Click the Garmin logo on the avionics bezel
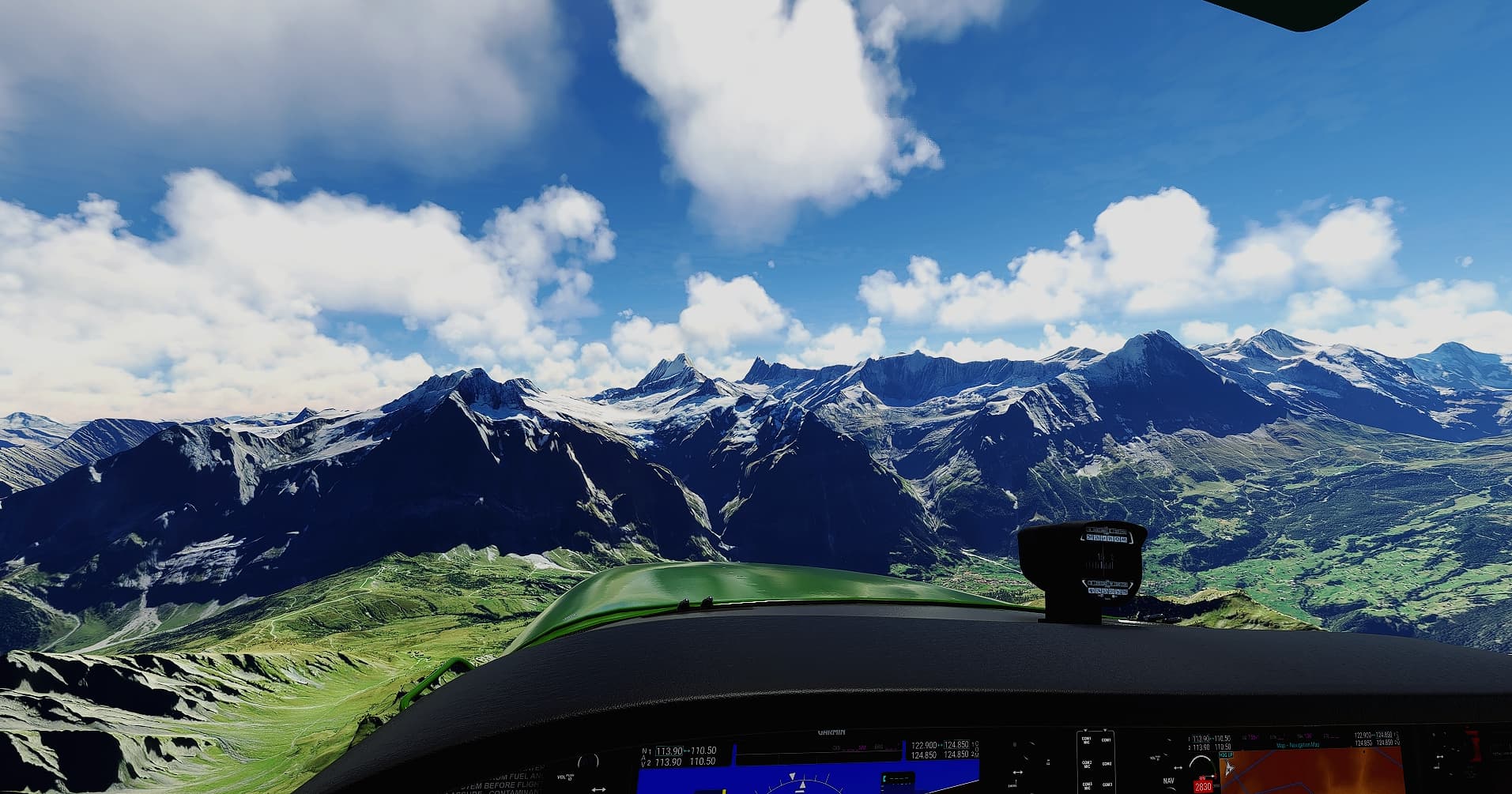 (831, 732)
